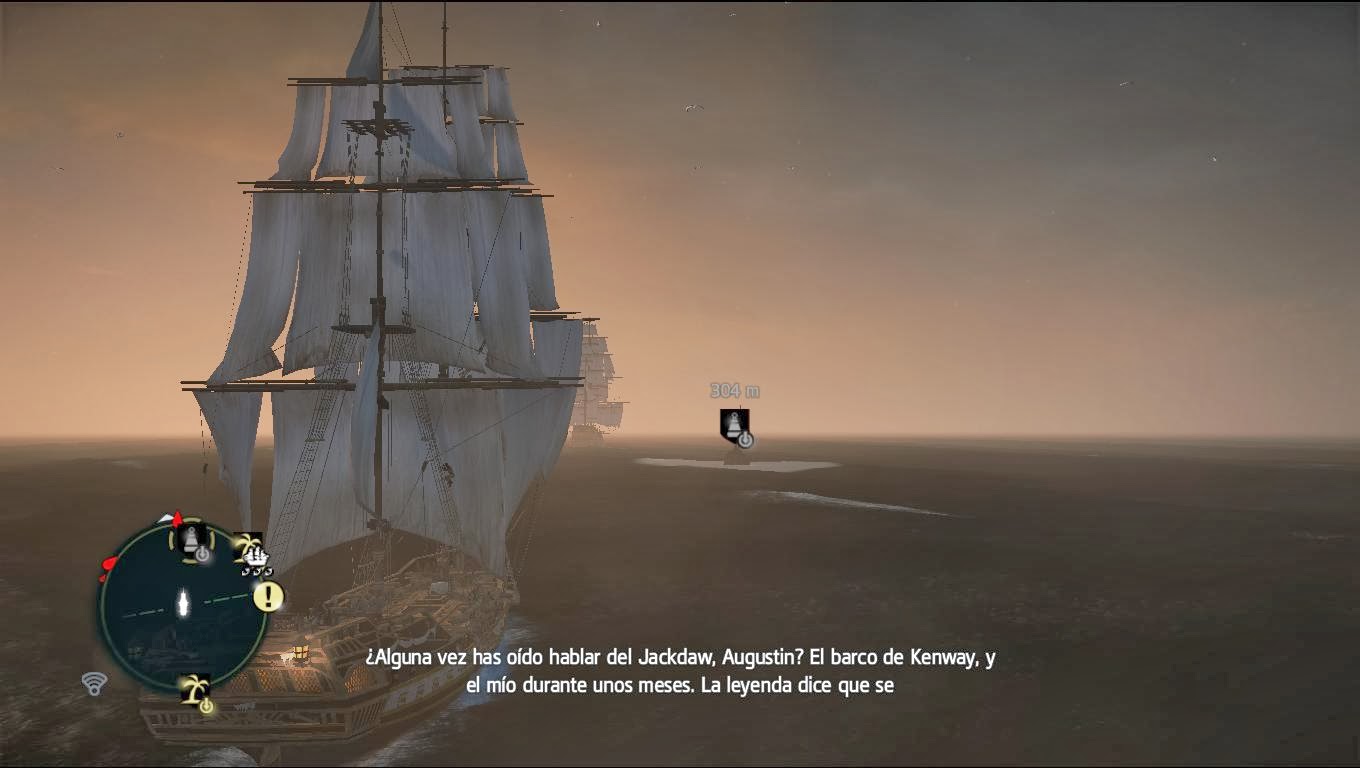Click the palm tree harbor icon below the minimap
Image resolution: width=1360 pixels, height=768 pixels.
coord(196,688)
